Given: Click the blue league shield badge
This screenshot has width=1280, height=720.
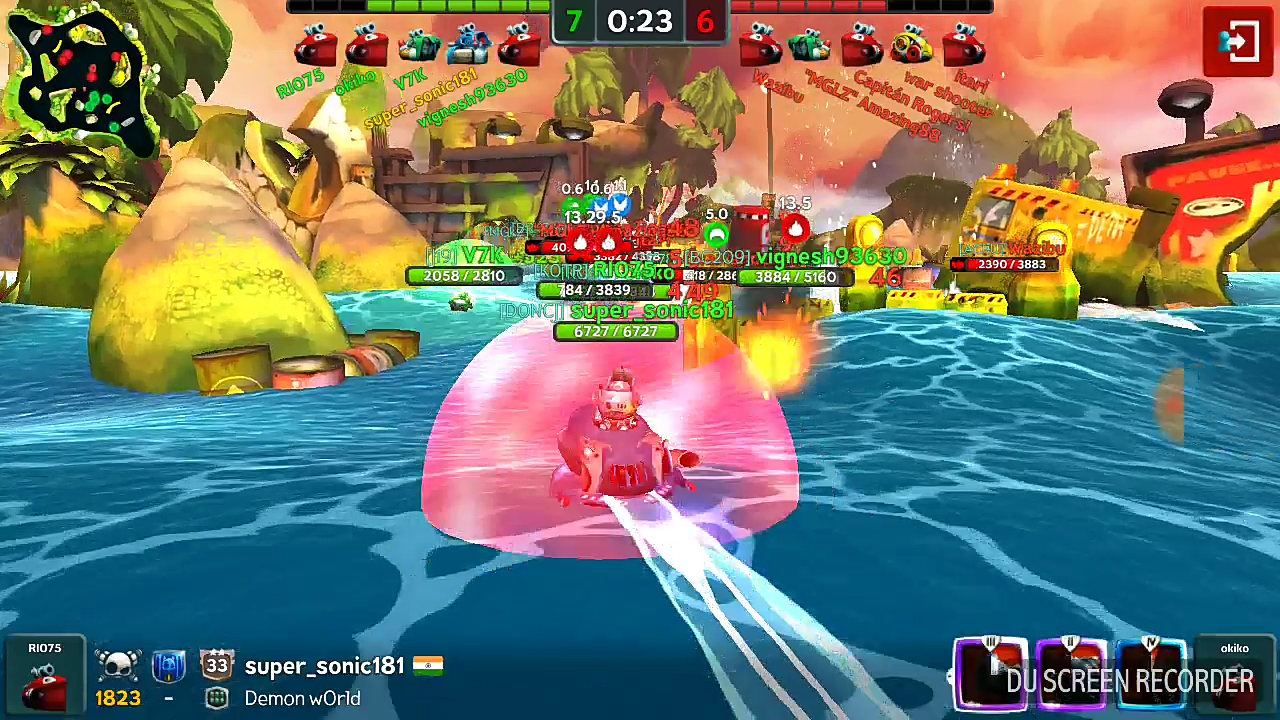Looking at the screenshot, I should coord(167,666).
